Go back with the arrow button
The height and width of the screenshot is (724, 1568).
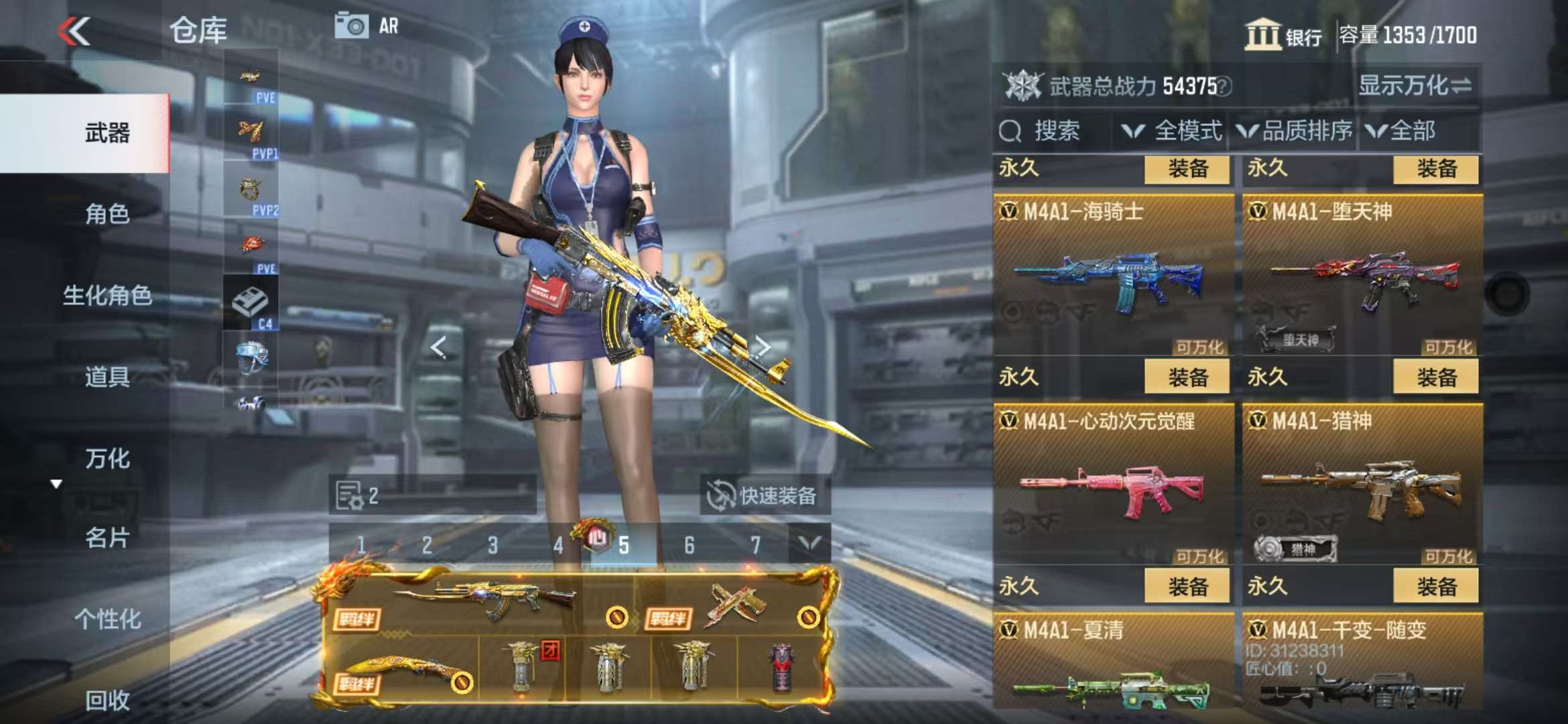74,31
